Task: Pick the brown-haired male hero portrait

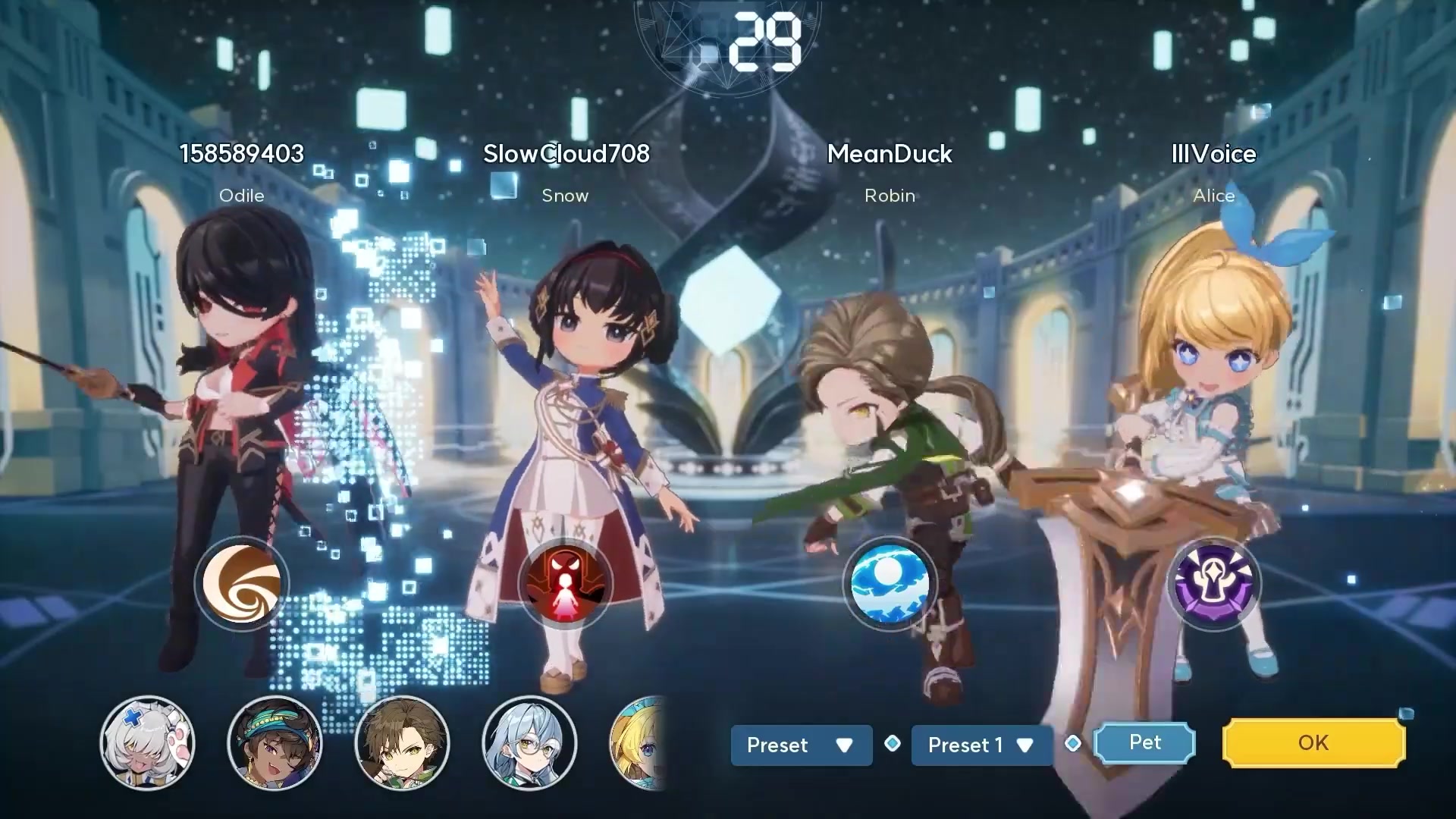Action: [x=402, y=743]
